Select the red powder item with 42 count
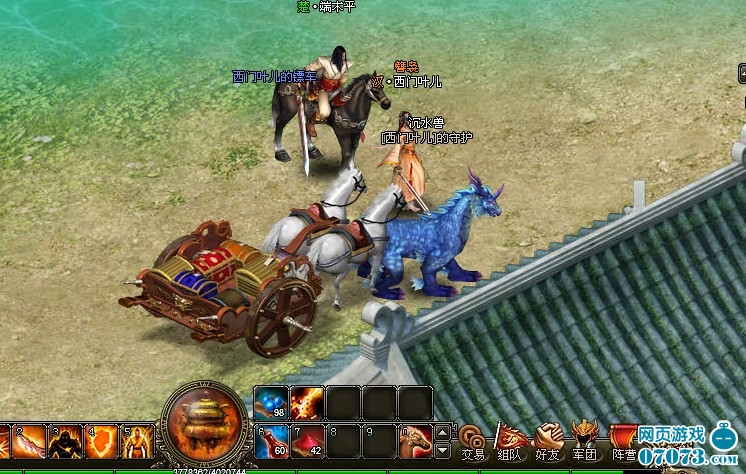The image size is (746, 474). coord(307,441)
